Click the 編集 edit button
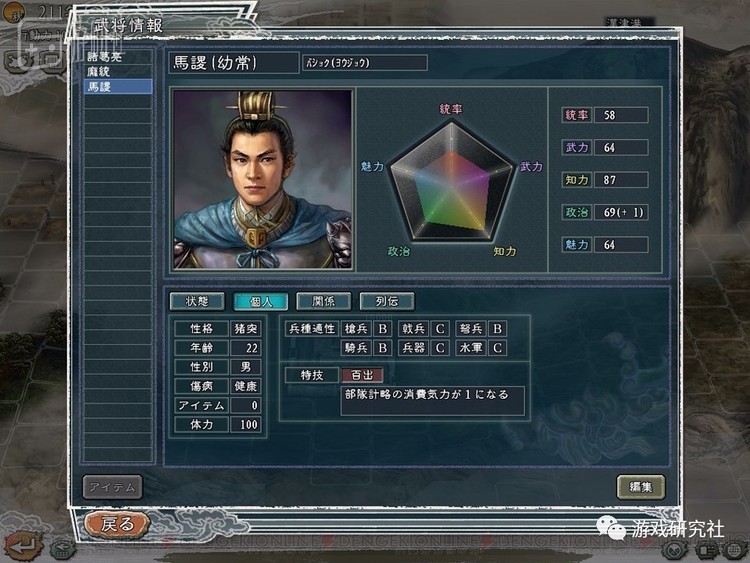The height and width of the screenshot is (563, 750). [x=640, y=487]
